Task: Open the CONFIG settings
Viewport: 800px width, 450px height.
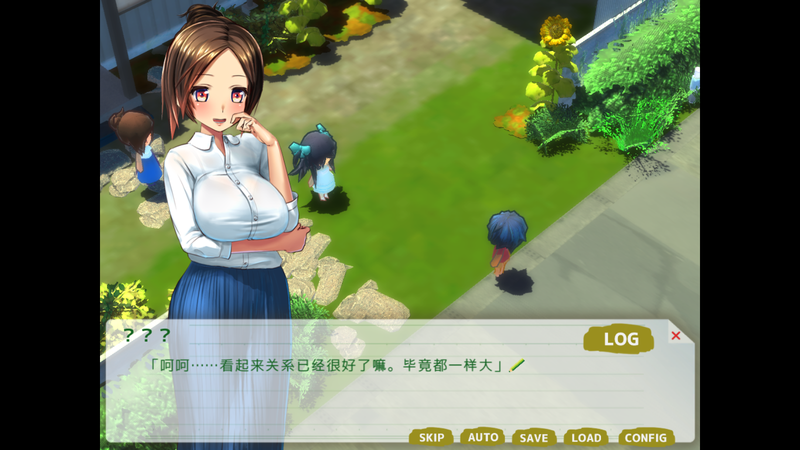Action: click(x=645, y=437)
